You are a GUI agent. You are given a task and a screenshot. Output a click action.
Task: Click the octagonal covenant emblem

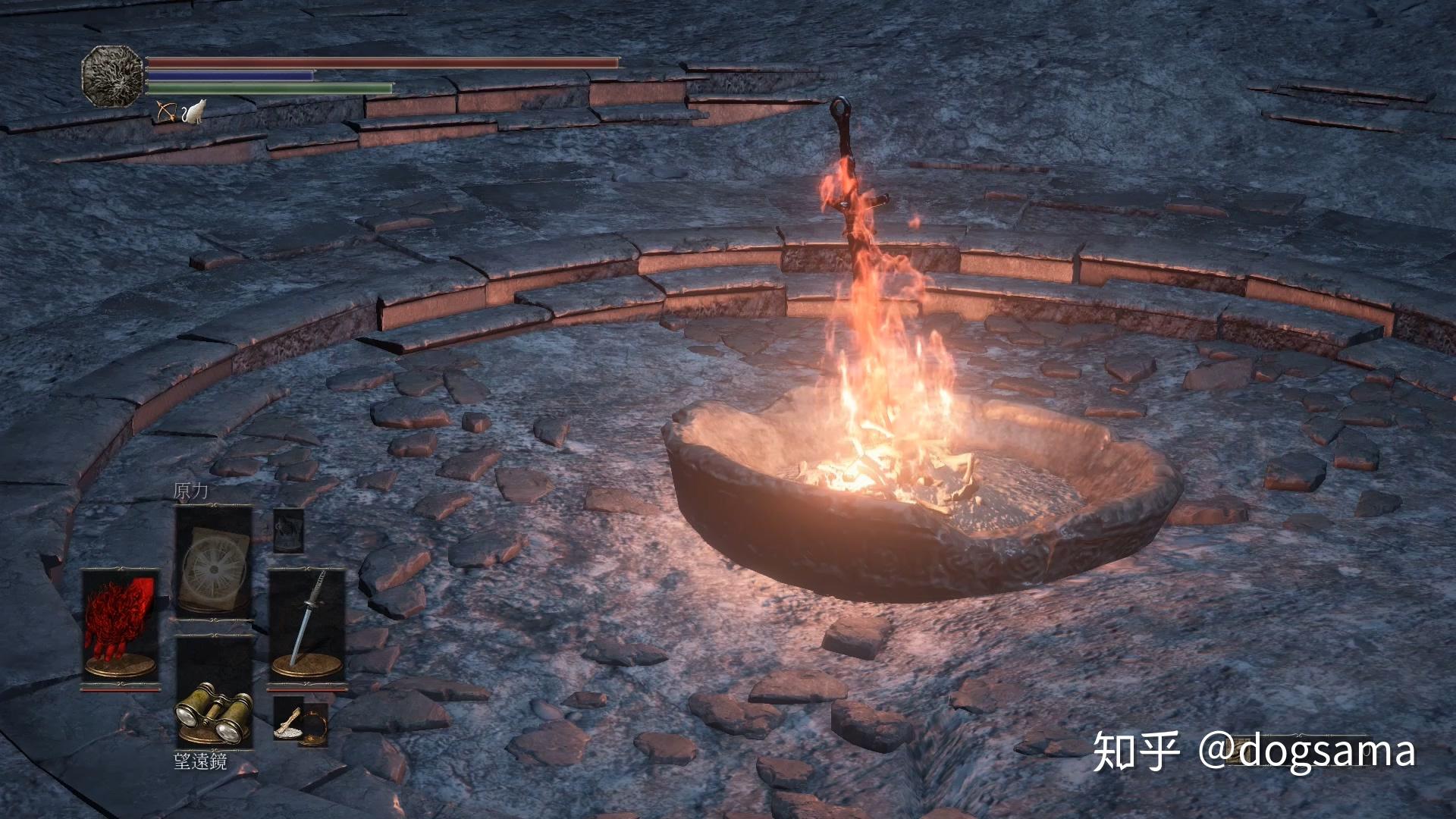(x=112, y=74)
